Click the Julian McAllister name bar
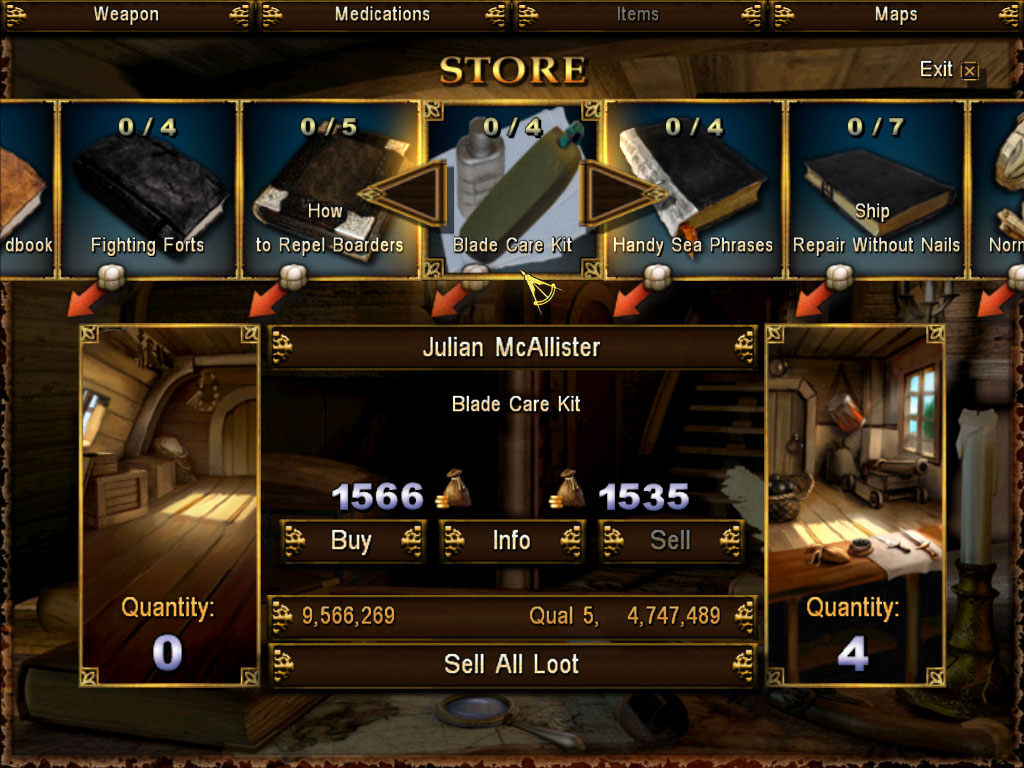This screenshot has height=768, width=1024. point(511,348)
